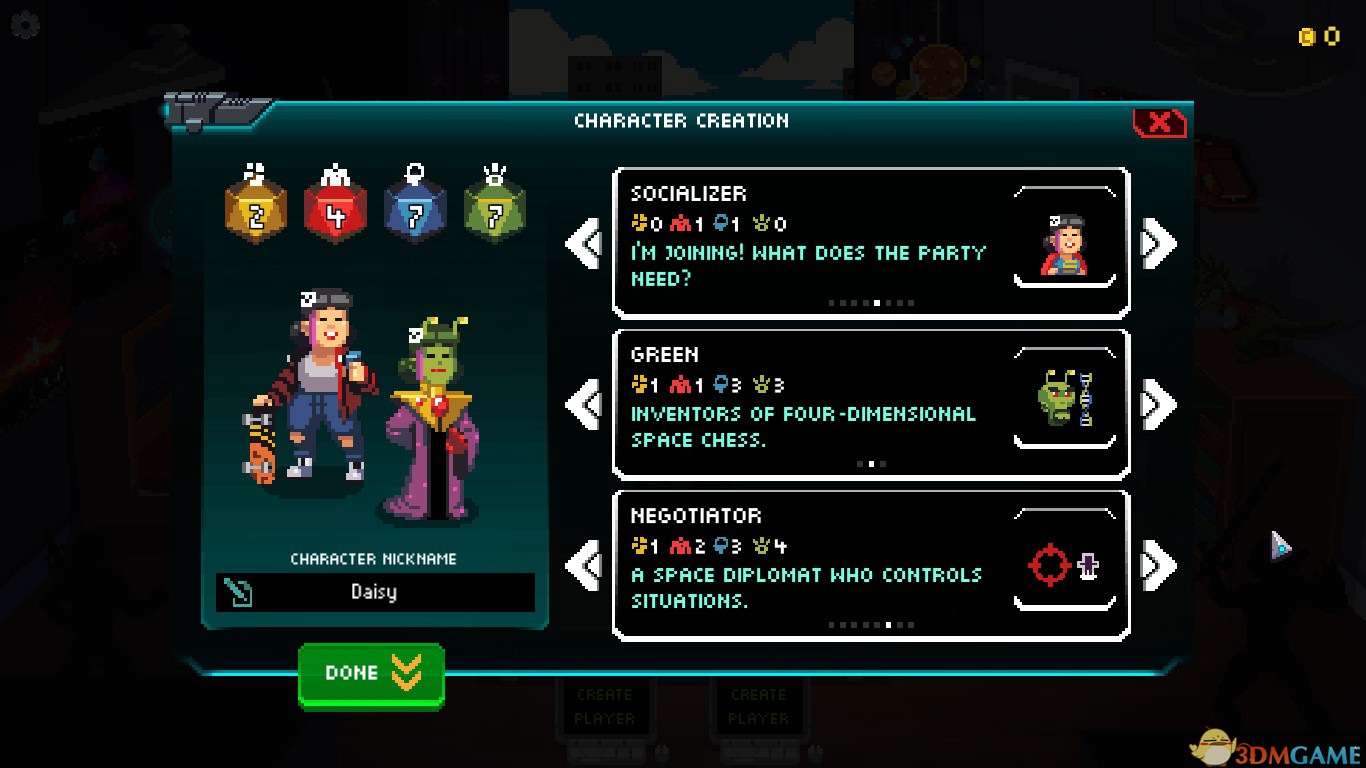Cycle to next race after Green
This screenshot has width=1366, height=768.
[1159, 405]
